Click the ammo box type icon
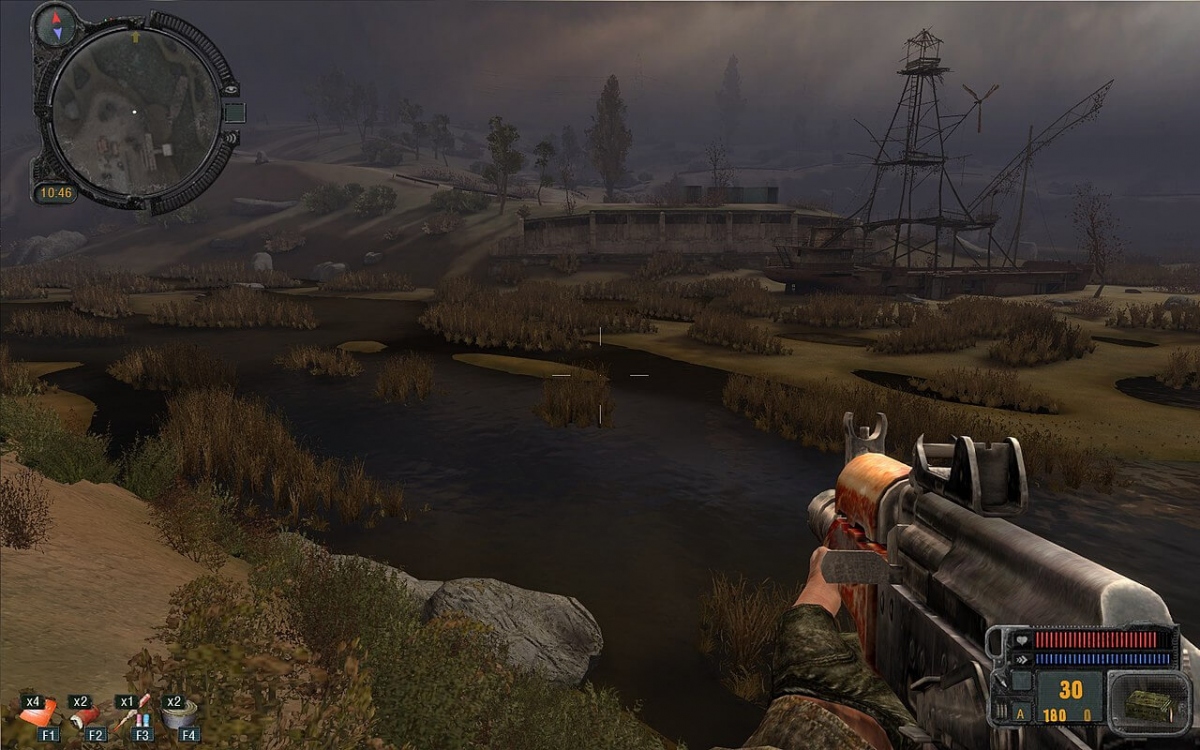The height and width of the screenshot is (750, 1200). point(1147,704)
